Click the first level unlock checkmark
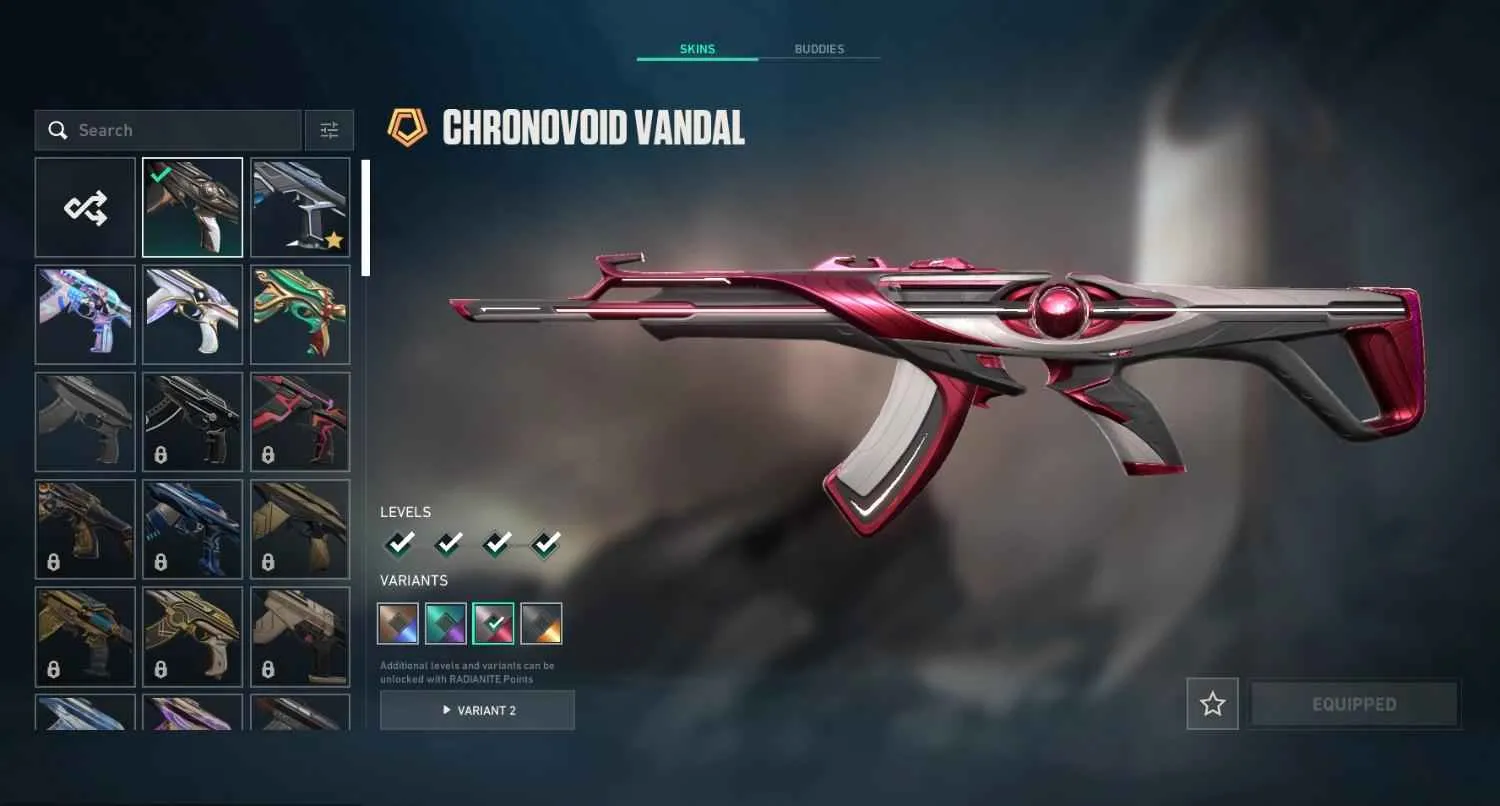This screenshot has width=1500, height=806. click(x=399, y=542)
